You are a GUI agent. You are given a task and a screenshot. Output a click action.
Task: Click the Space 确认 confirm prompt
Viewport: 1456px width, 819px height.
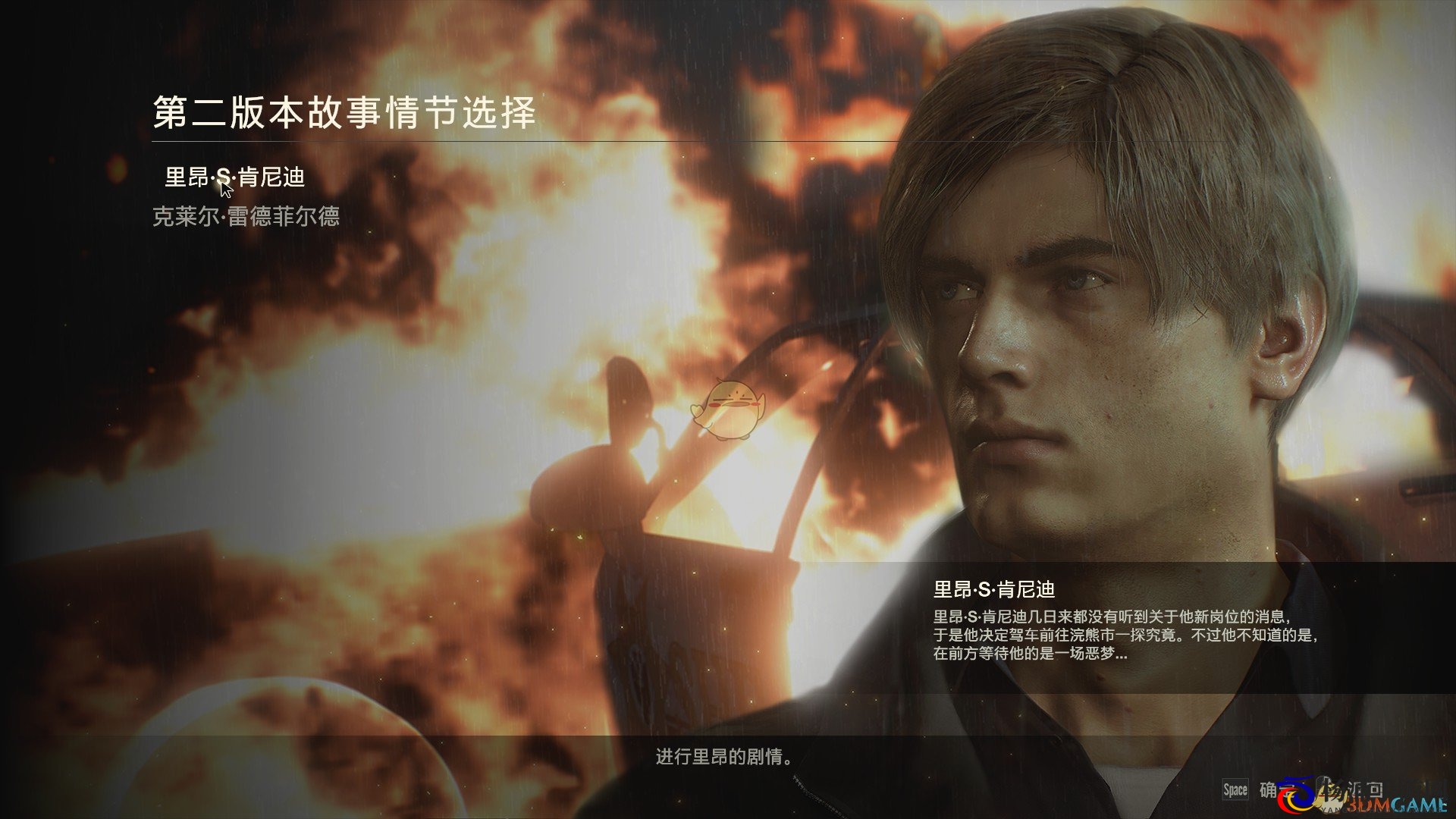[1250, 789]
